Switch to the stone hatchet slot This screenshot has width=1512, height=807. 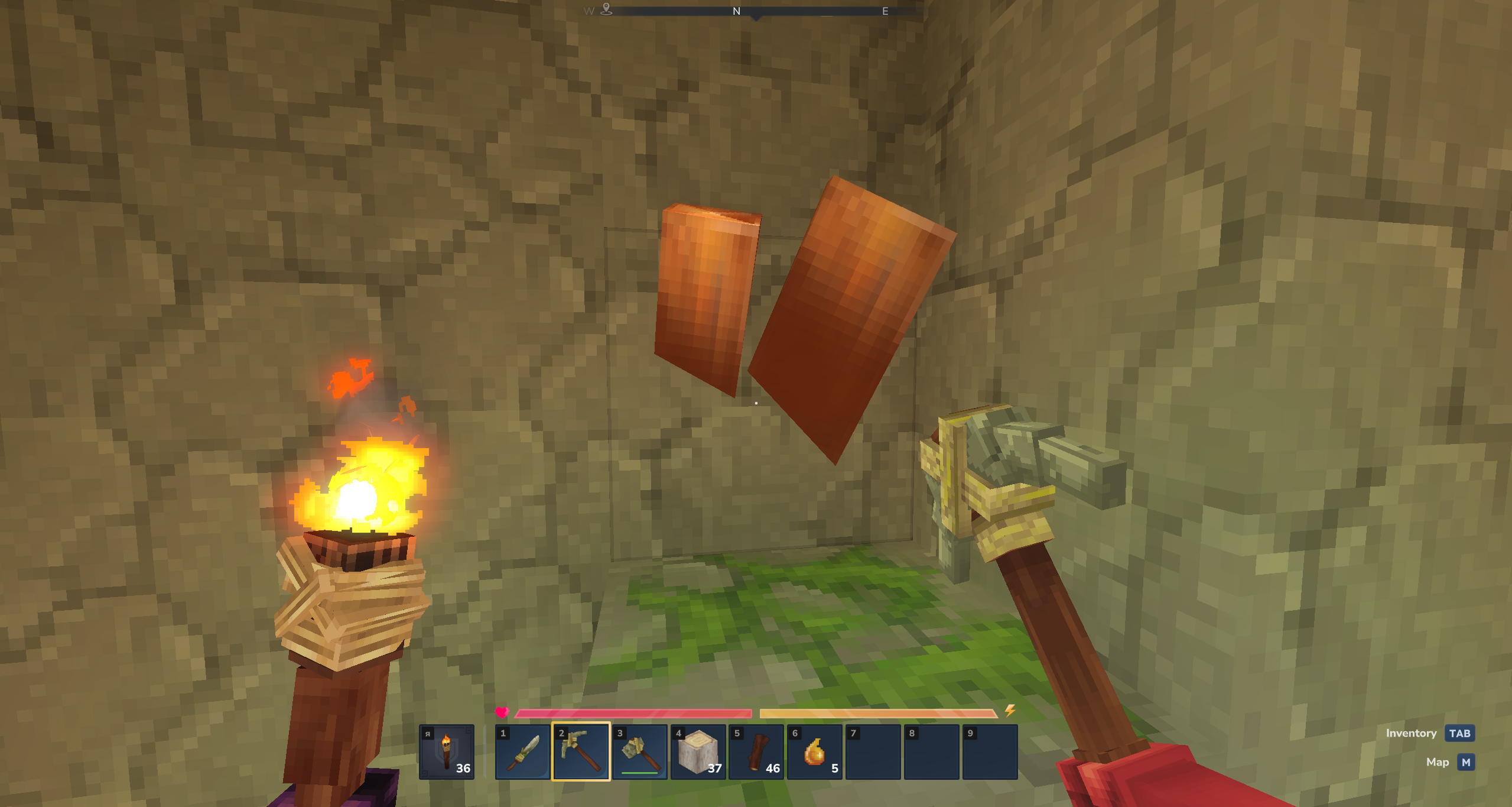pos(639,751)
